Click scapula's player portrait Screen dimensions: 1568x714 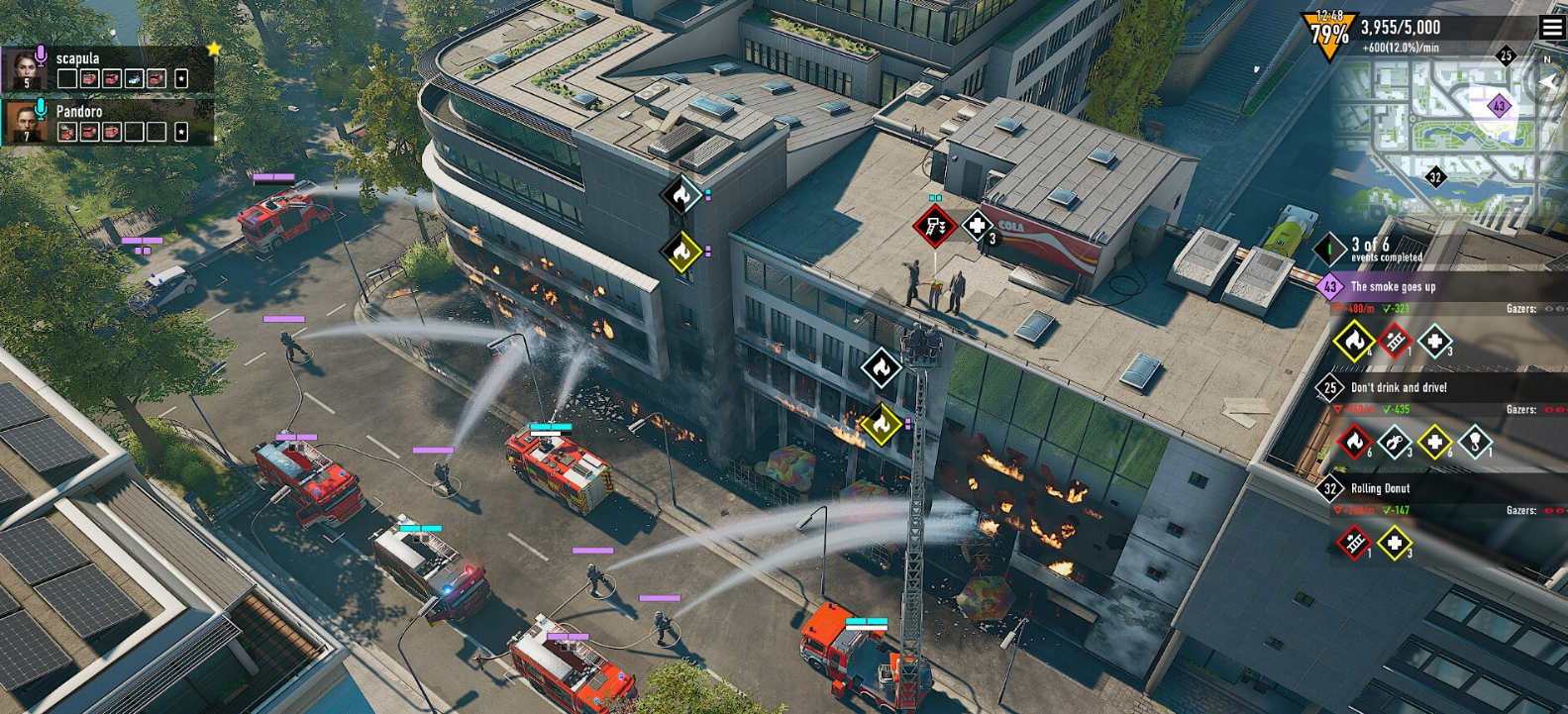(x=24, y=69)
